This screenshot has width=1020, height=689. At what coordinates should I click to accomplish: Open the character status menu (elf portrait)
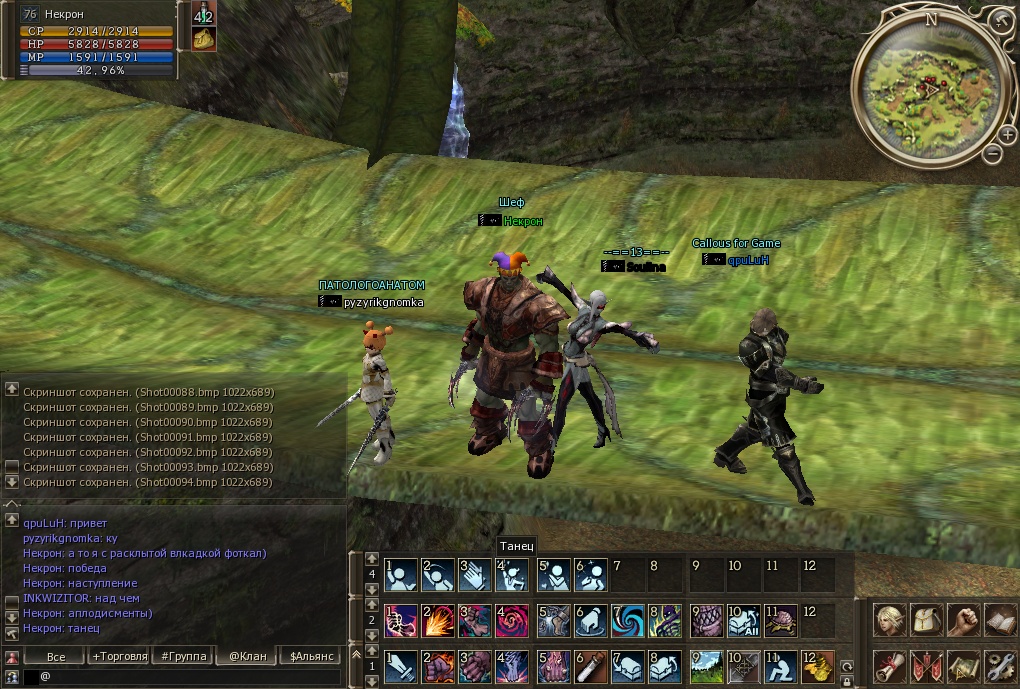tap(889, 620)
